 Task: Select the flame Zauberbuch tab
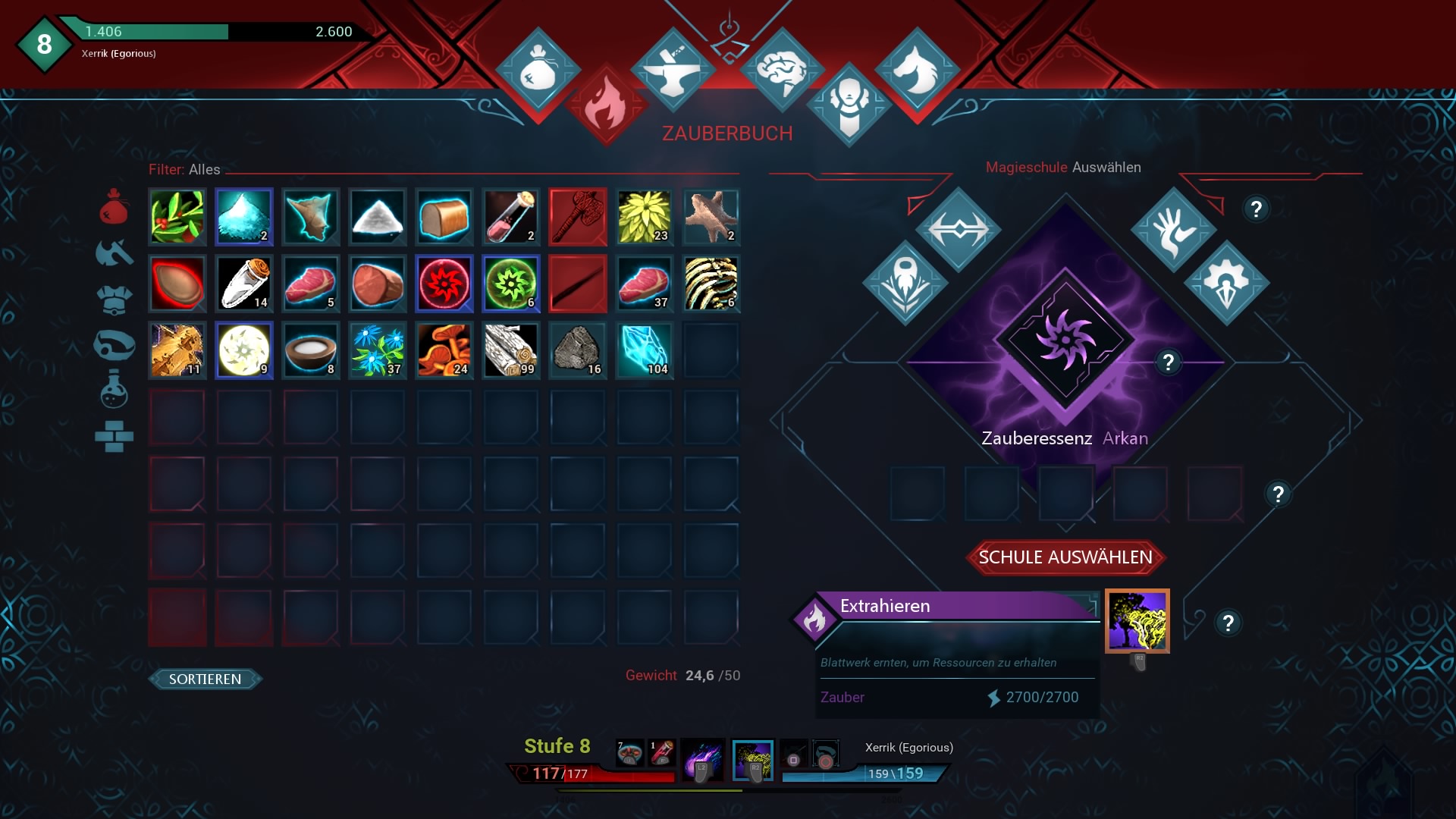(x=606, y=106)
